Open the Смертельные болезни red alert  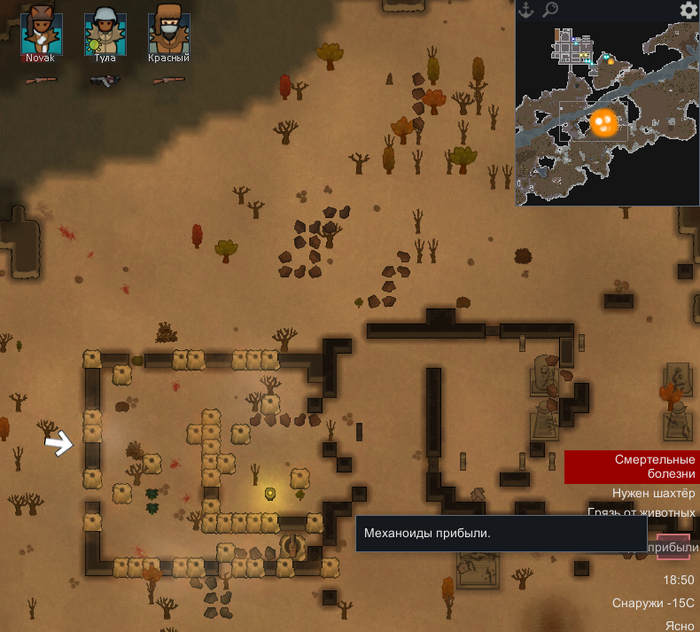632,467
